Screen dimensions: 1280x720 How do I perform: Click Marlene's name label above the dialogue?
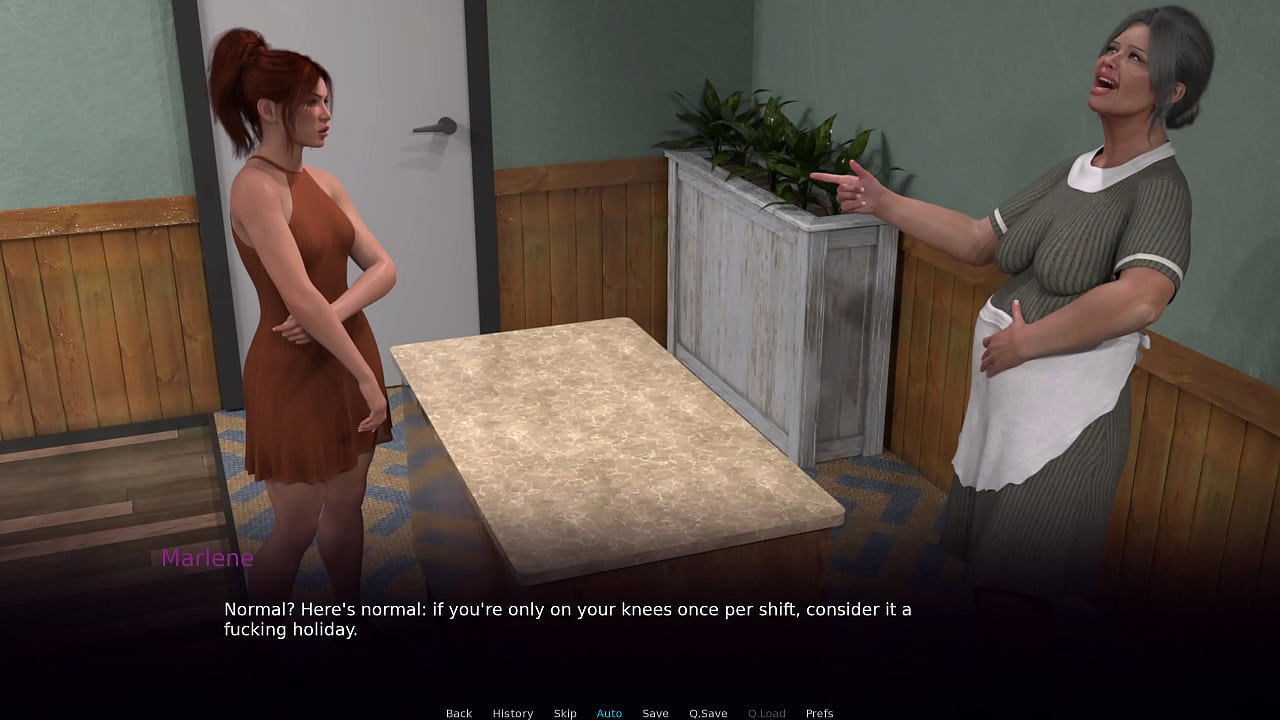tap(207, 558)
